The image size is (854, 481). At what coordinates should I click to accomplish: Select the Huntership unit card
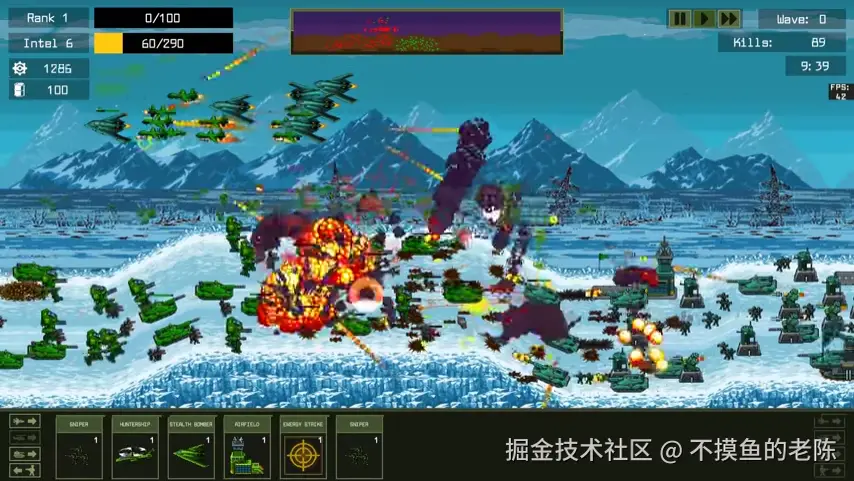(135, 446)
